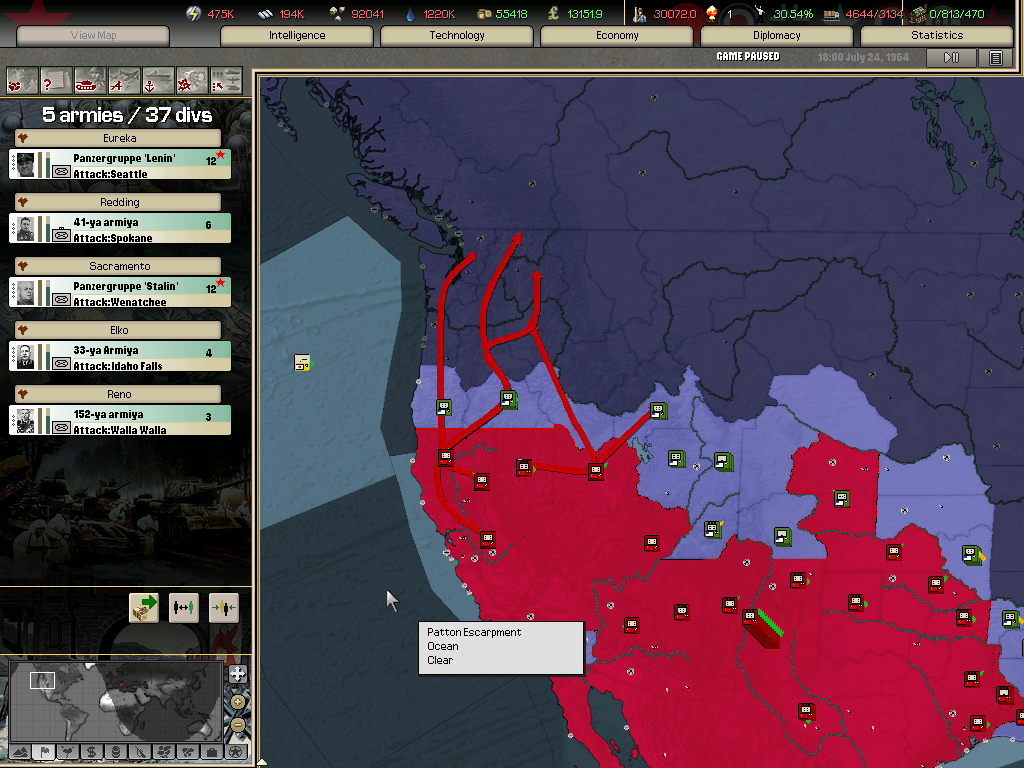Open the land units tank icon list
1024x768 pixels.
pyautogui.click(x=90, y=80)
